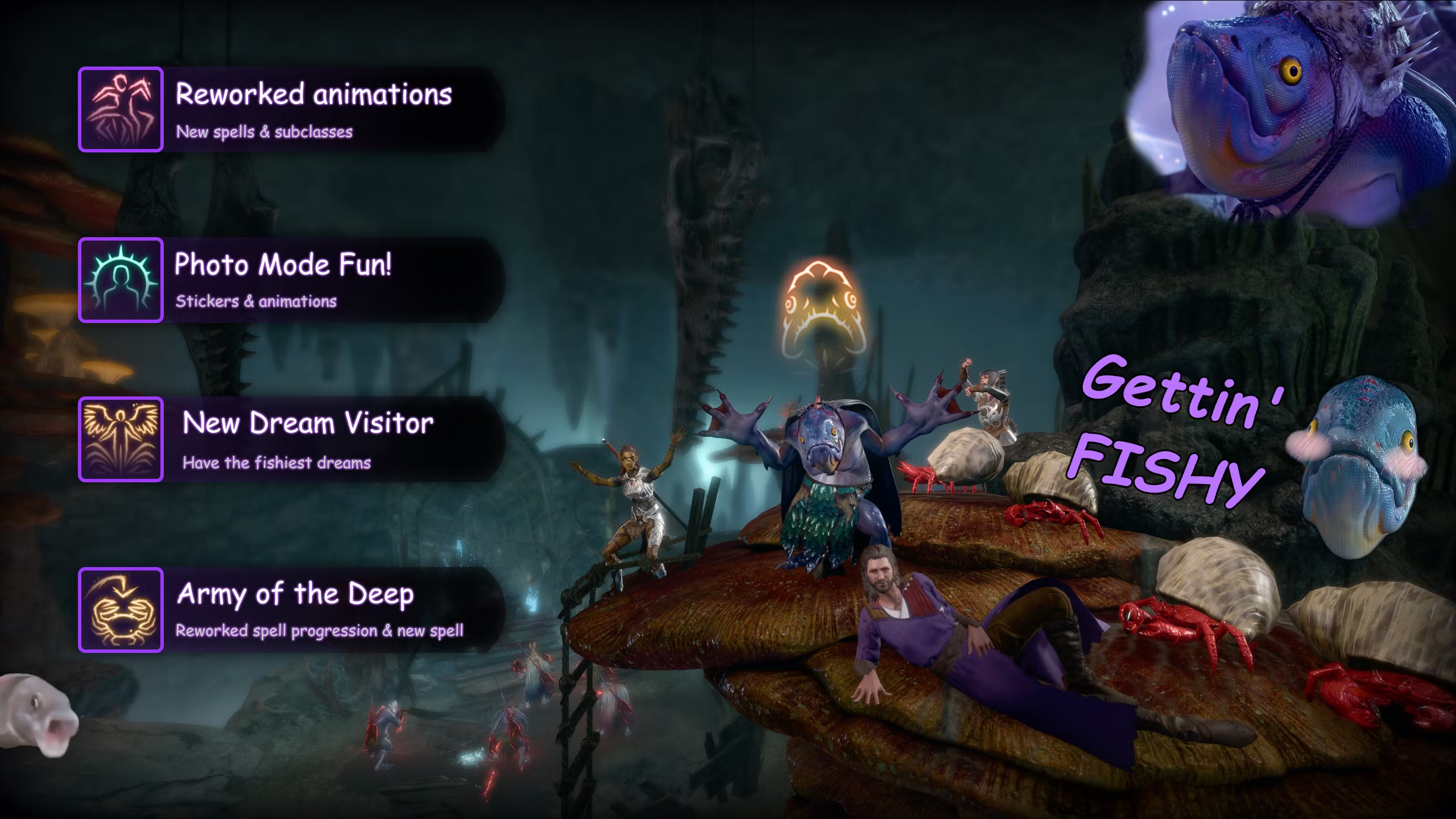Choose the teal spiked halo silhouette icon
Screen dimensions: 1456x819
coord(121,280)
